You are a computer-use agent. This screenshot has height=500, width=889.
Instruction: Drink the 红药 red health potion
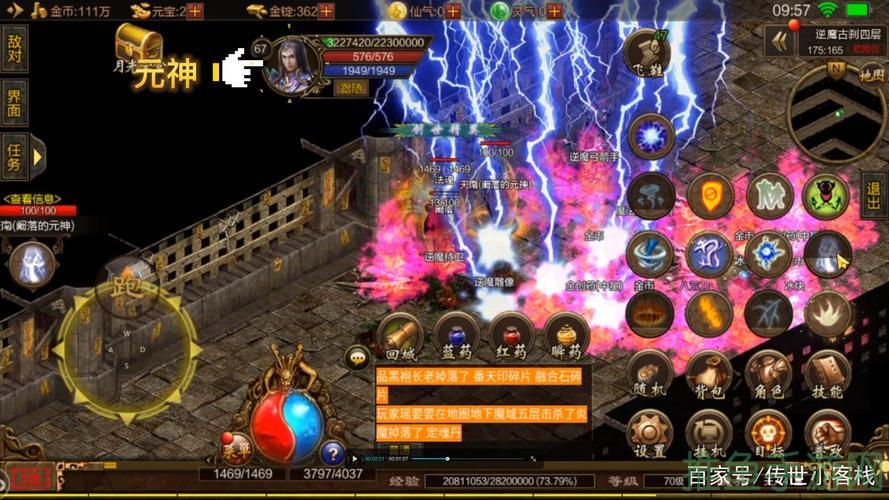coord(512,336)
